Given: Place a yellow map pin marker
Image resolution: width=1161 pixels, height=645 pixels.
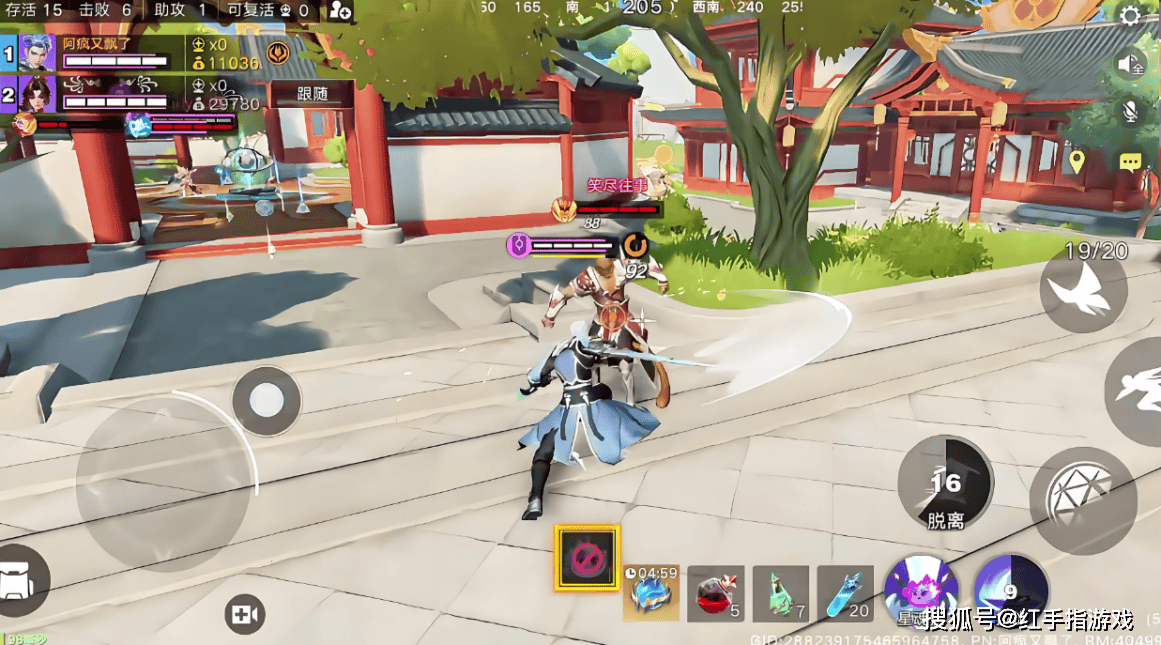Looking at the screenshot, I should pyautogui.click(x=1076, y=161).
